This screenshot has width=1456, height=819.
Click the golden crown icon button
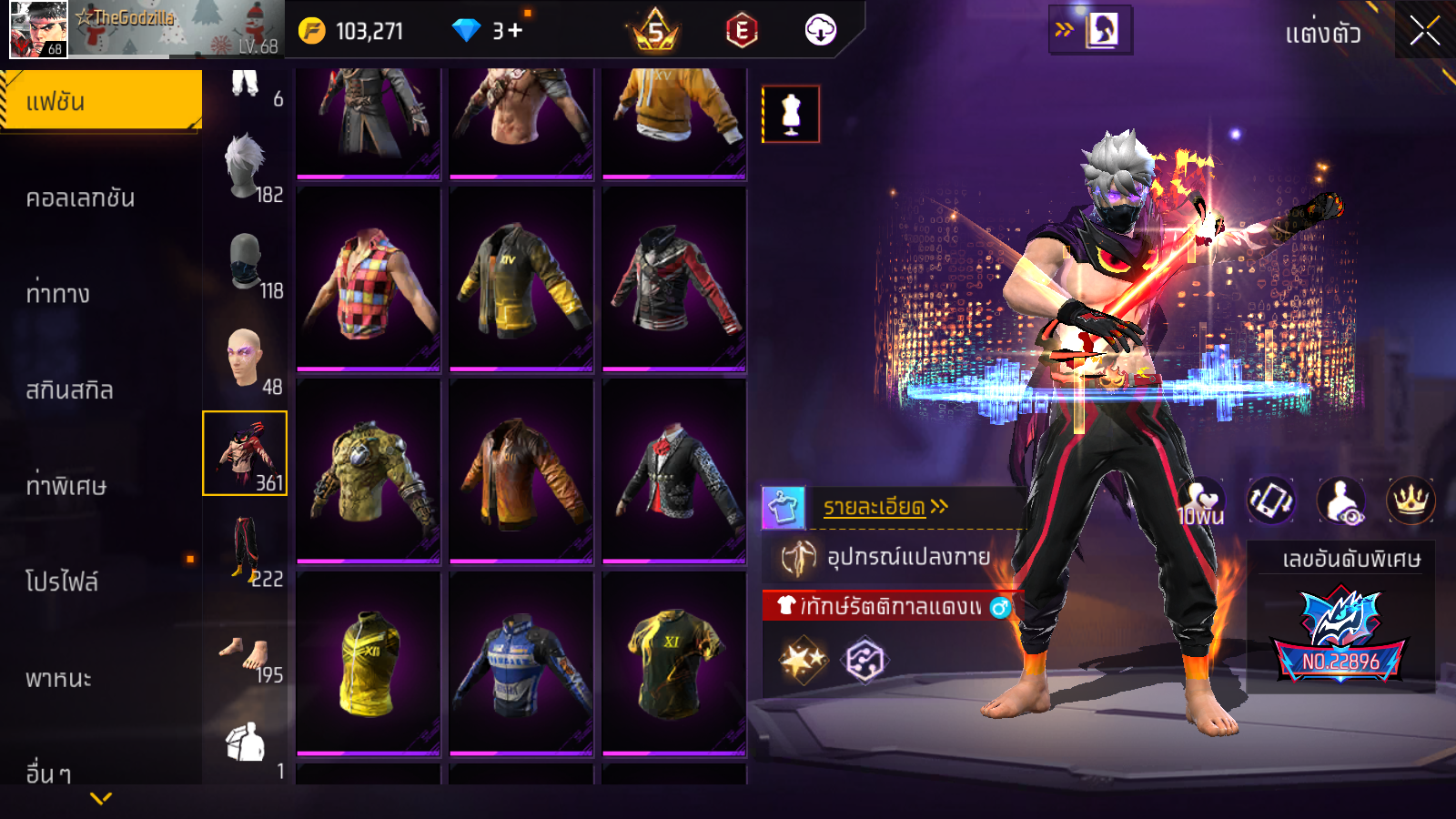(1410, 500)
